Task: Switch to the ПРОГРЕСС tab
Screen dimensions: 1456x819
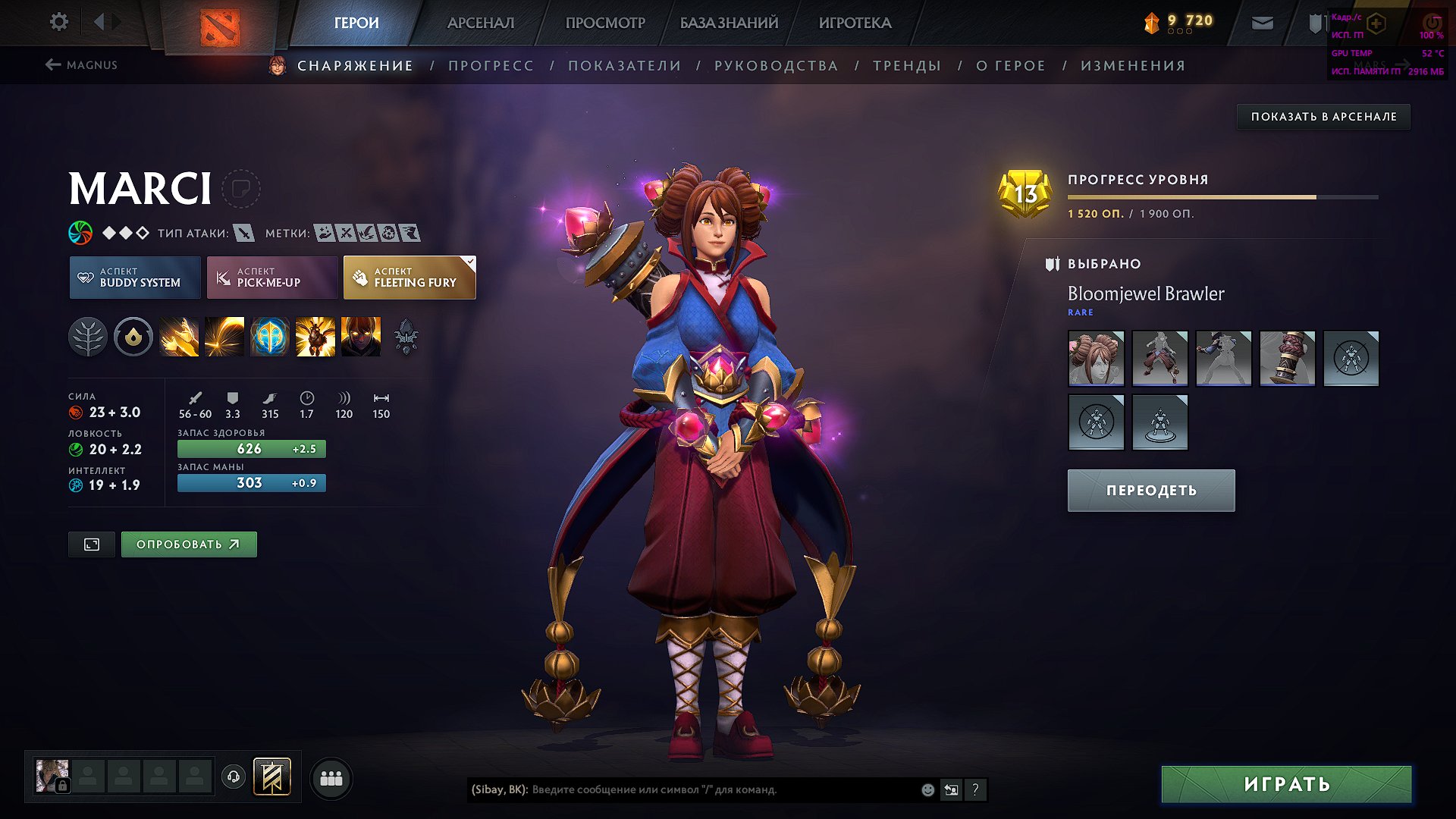Action: click(x=491, y=65)
